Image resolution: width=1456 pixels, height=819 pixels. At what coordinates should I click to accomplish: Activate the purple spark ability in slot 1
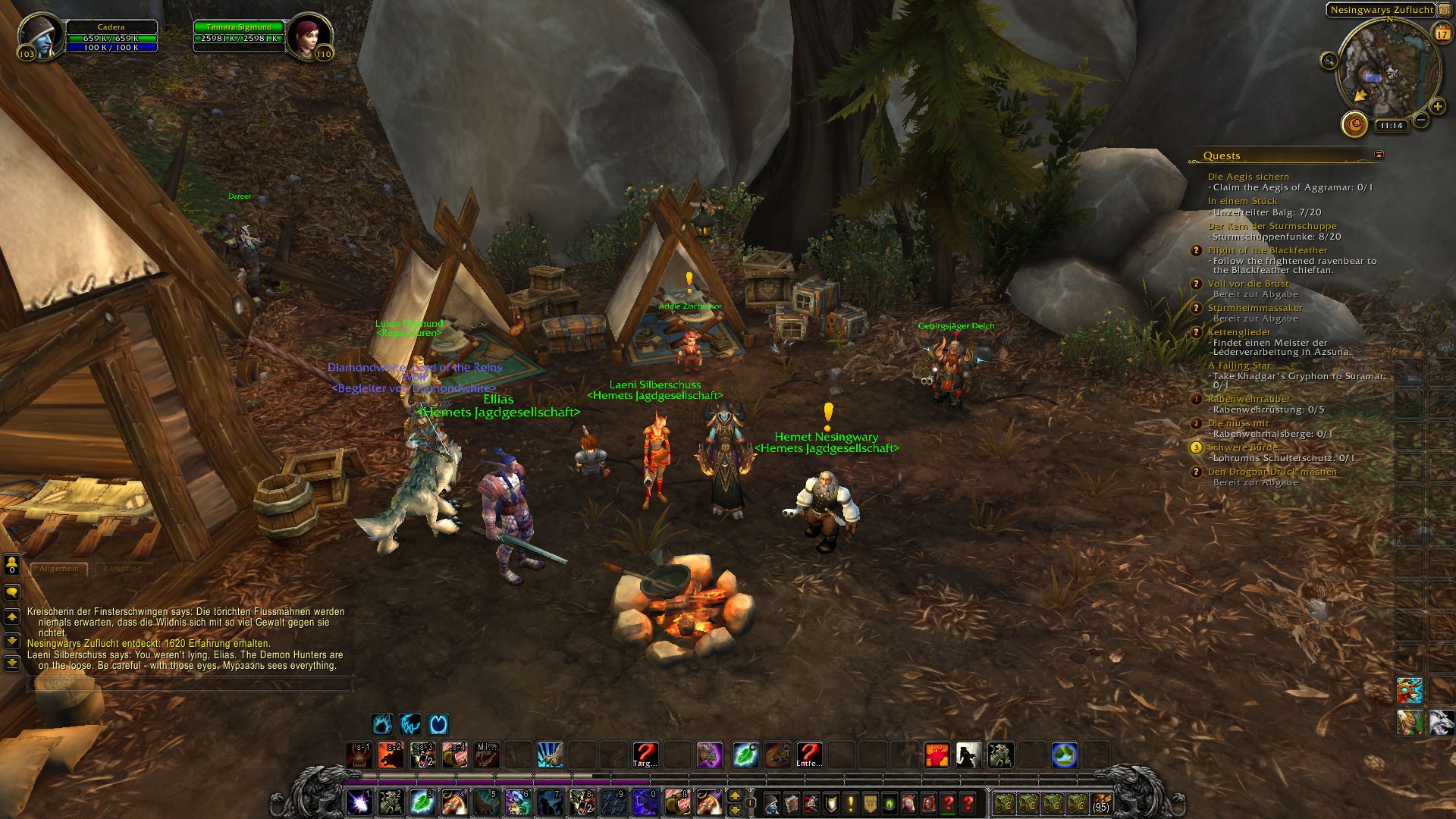click(x=358, y=802)
